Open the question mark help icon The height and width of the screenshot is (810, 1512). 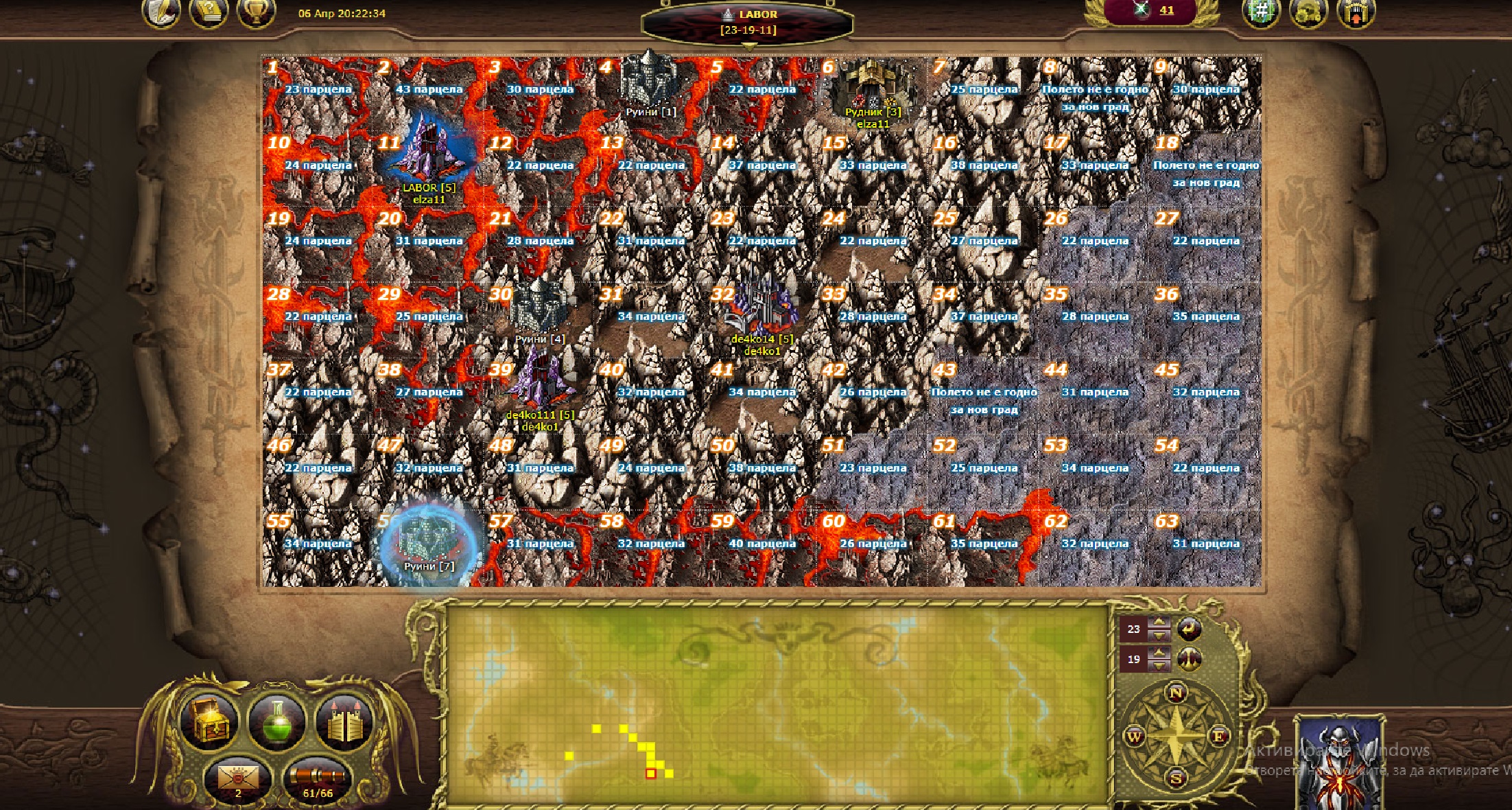coord(209,12)
